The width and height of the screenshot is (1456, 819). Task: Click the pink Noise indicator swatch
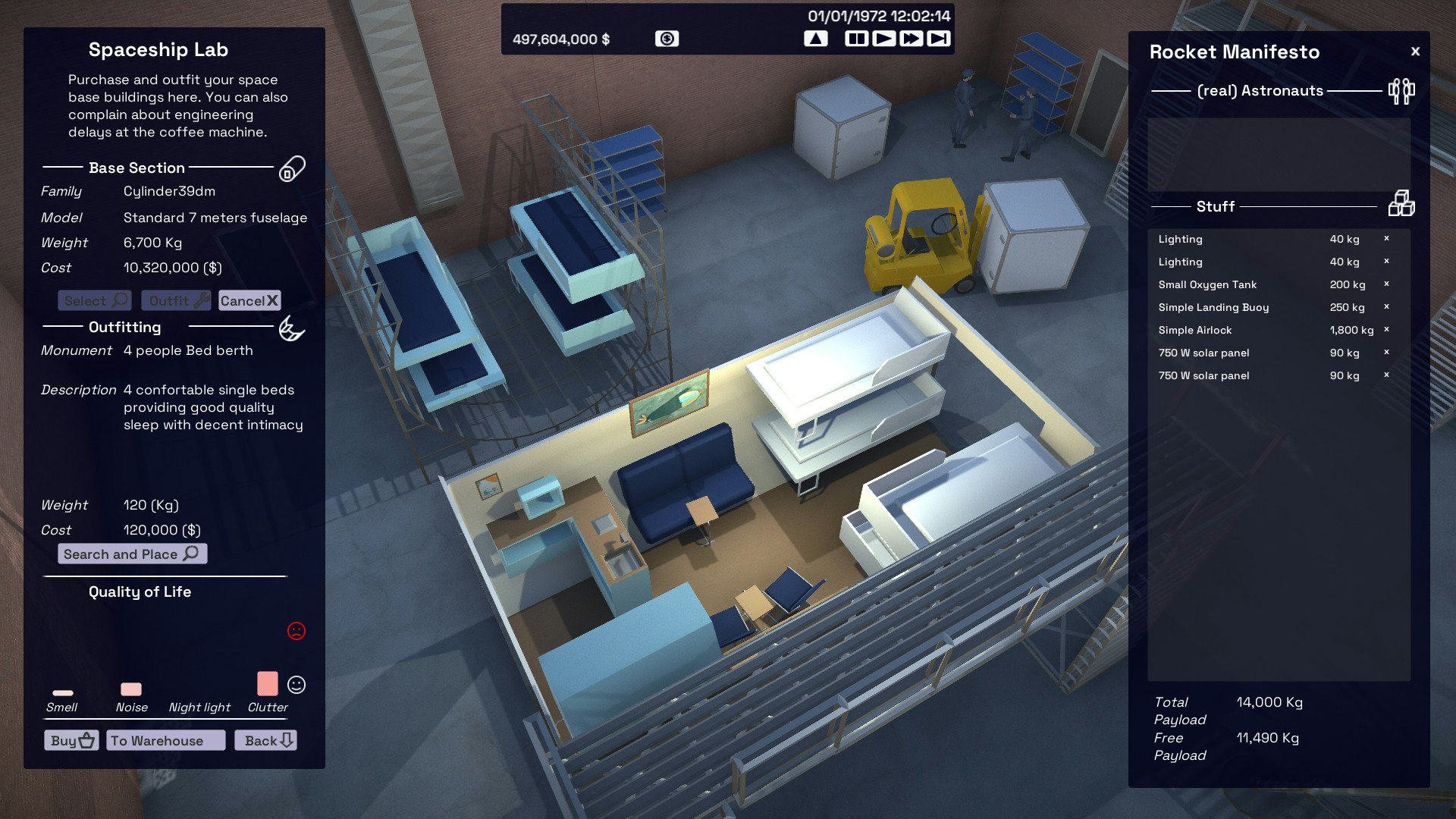(130, 689)
